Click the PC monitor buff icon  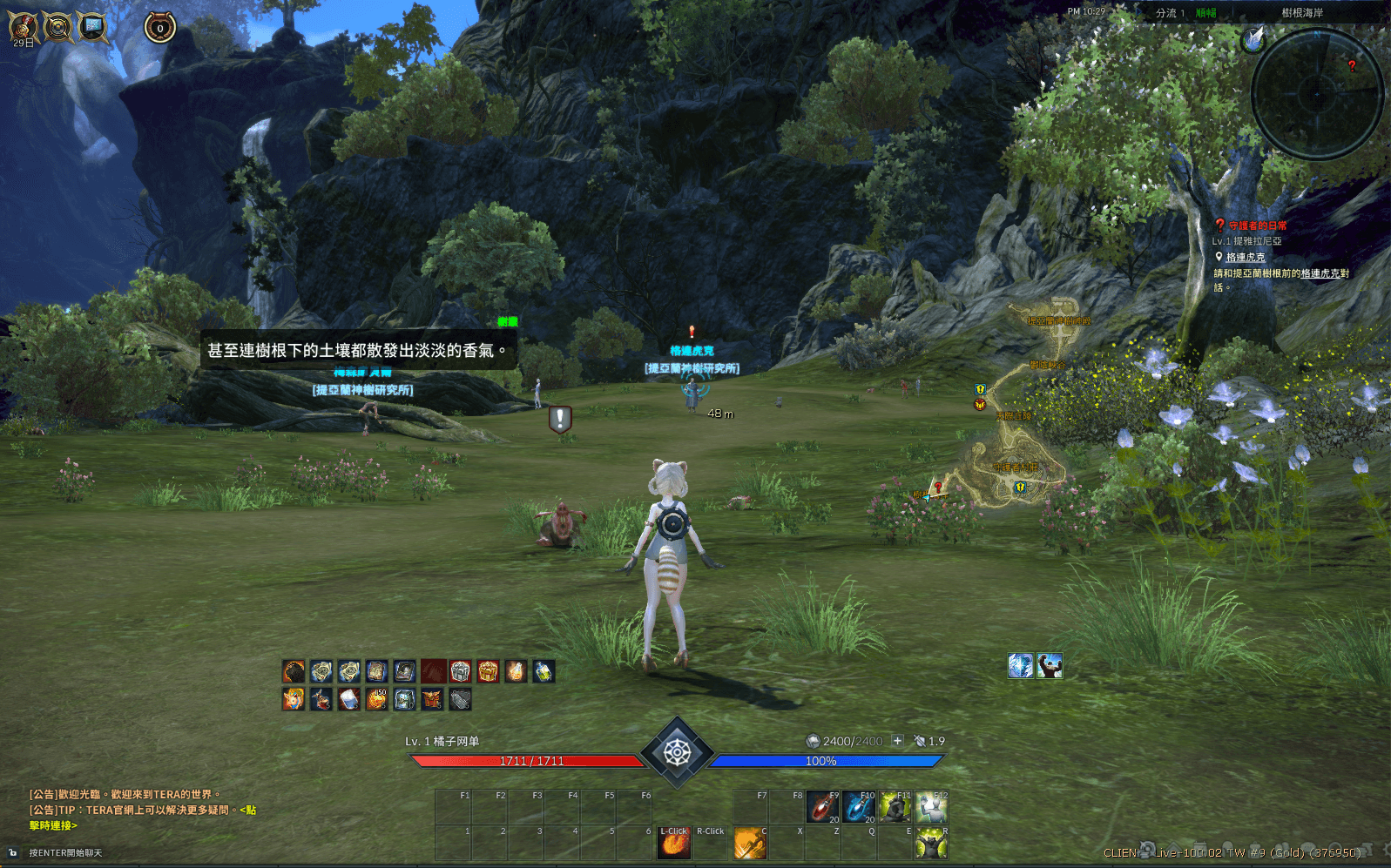91,27
